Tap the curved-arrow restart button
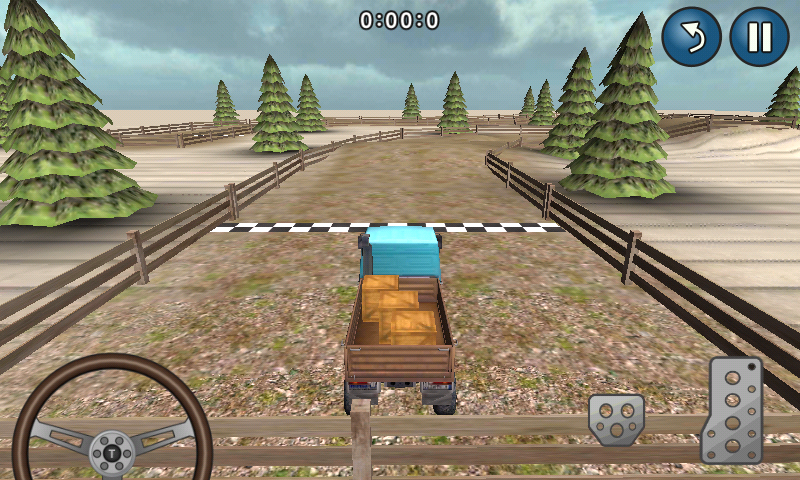The image size is (800, 480). point(691,37)
